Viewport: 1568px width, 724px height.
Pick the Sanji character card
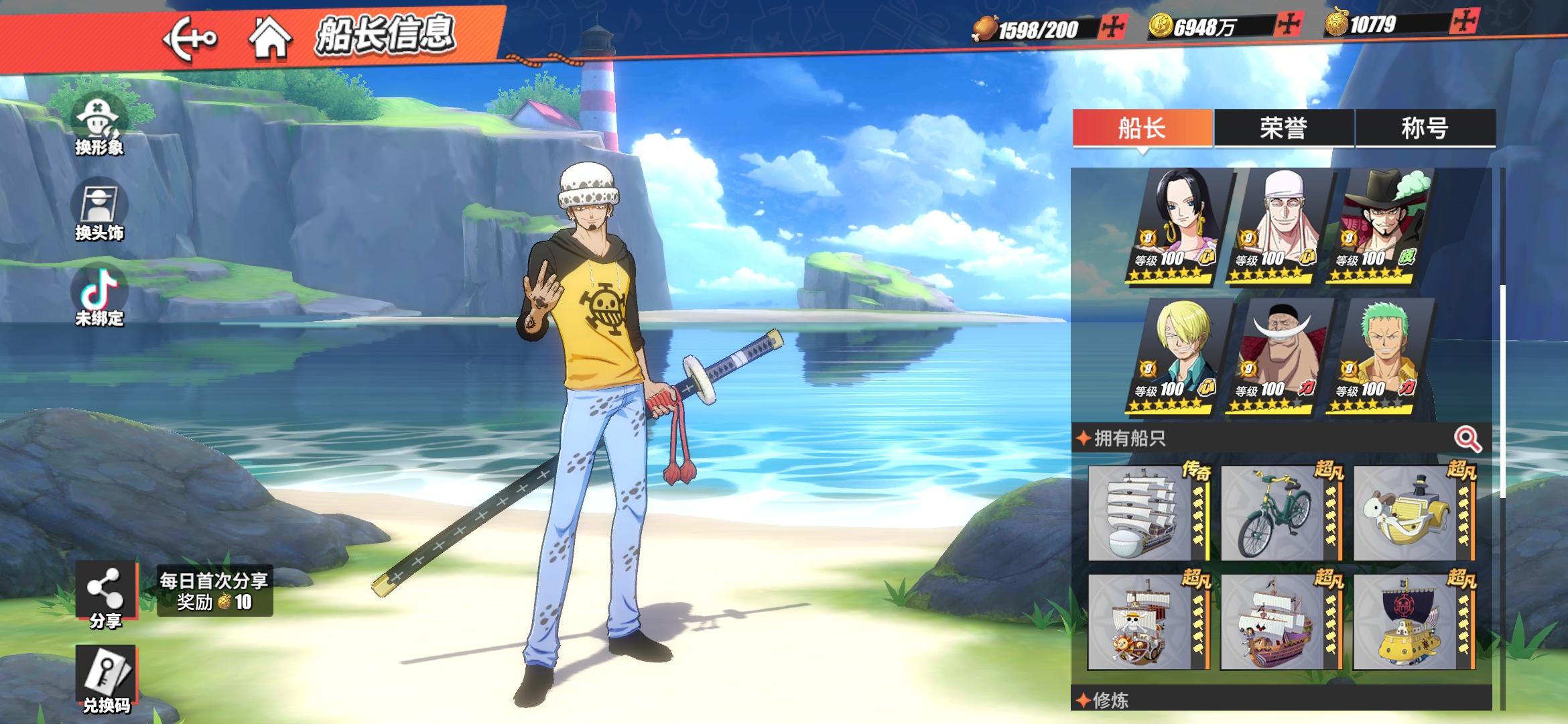(x=1178, y=356)
